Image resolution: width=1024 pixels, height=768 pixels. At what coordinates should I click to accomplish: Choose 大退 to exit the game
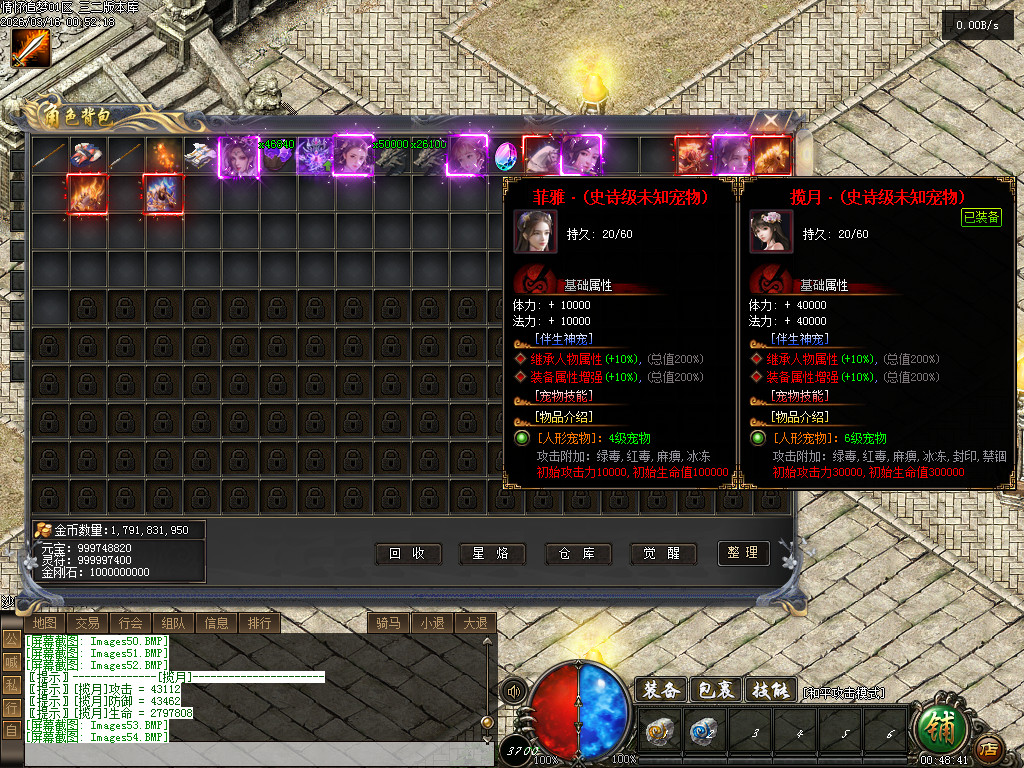pos(474,623)
